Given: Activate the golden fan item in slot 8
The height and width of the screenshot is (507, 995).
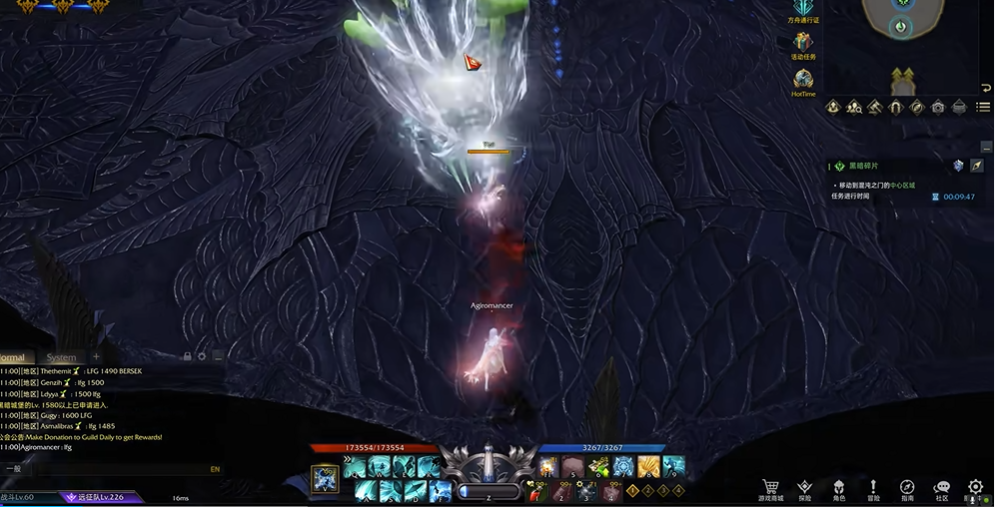Looking at the screenshot, I should (x=649, y=467).
